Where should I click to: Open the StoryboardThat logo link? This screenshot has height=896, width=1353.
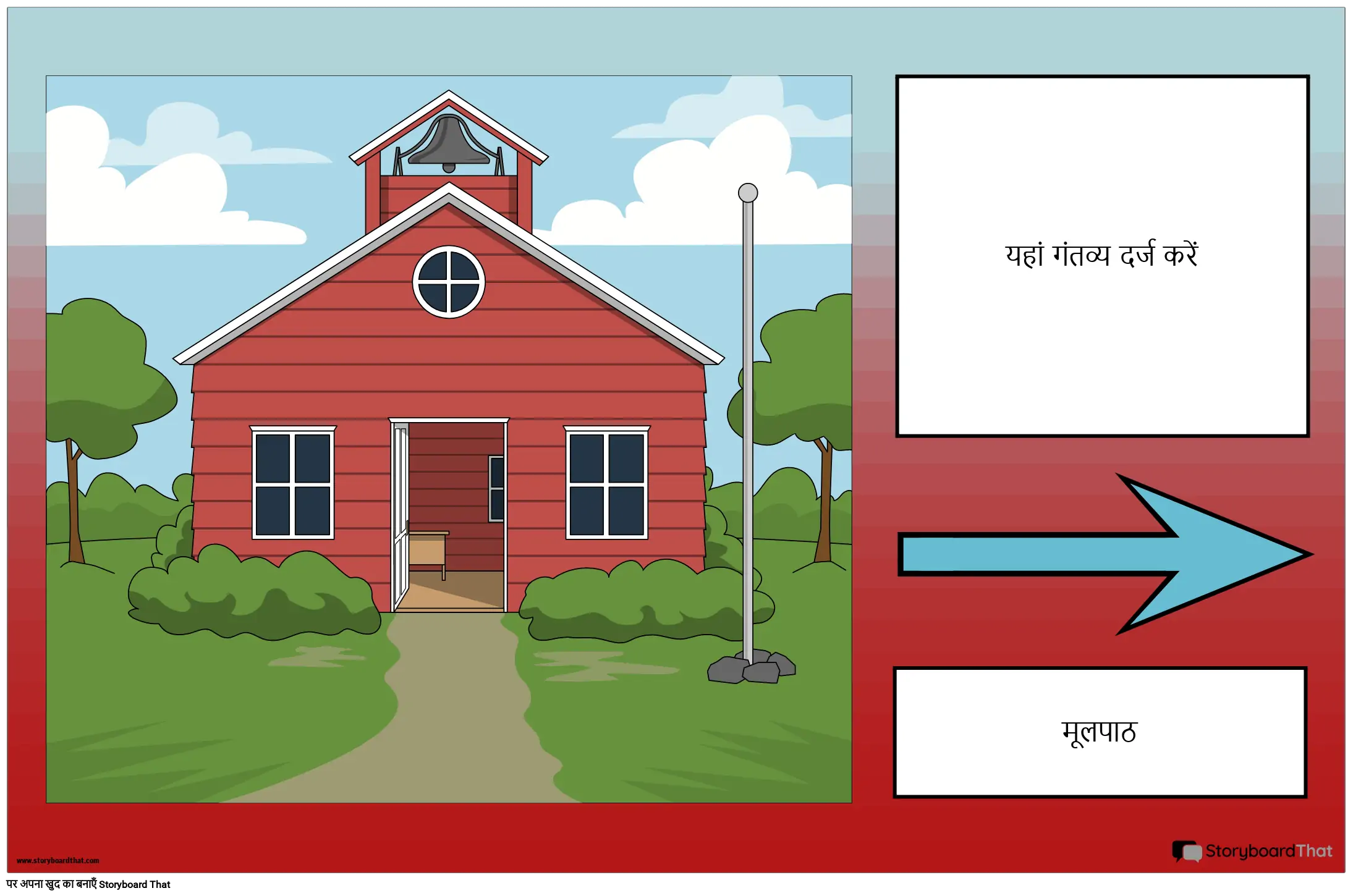1252,851
